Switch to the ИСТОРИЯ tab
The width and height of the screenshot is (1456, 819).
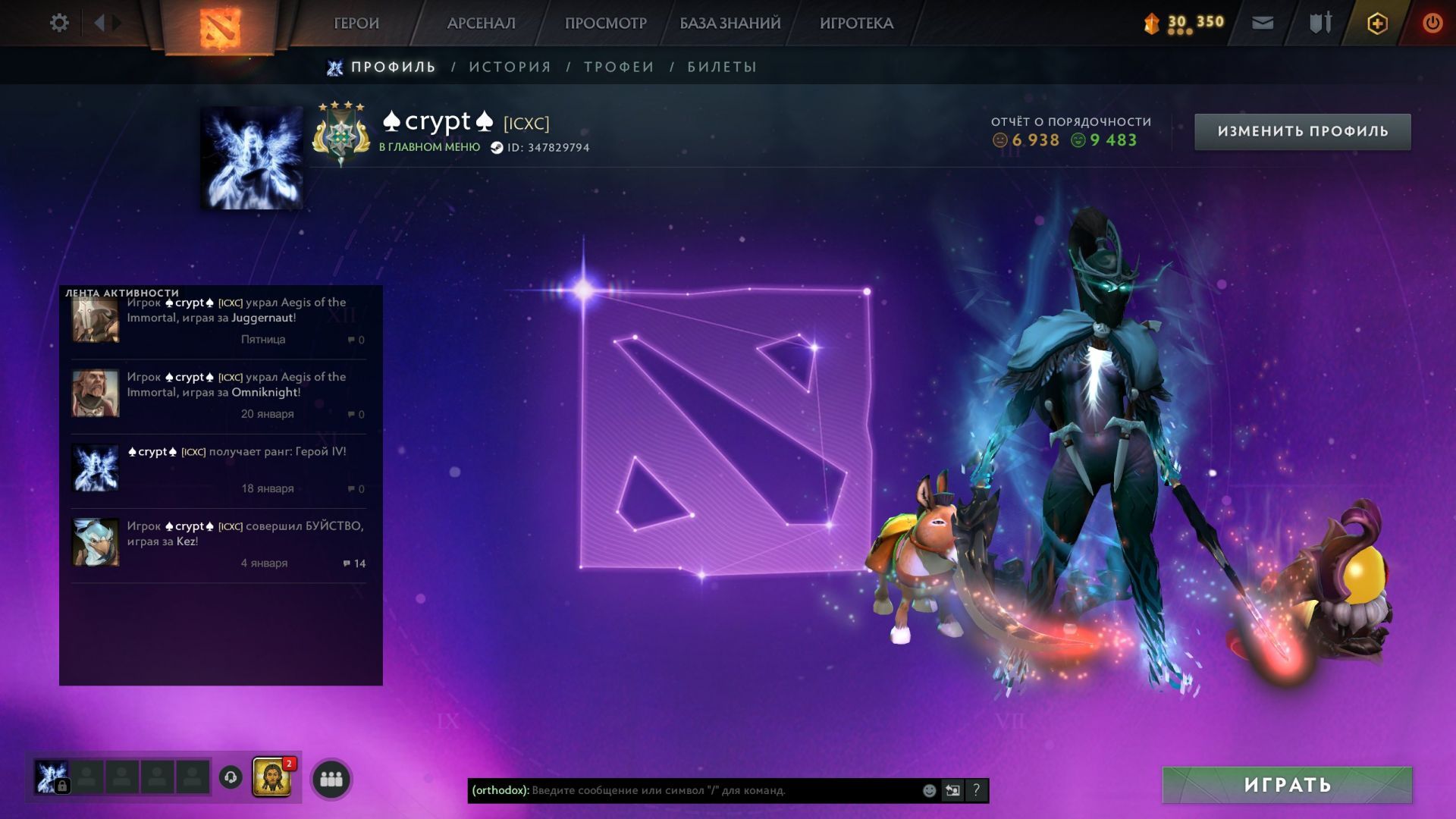[510, 67]
